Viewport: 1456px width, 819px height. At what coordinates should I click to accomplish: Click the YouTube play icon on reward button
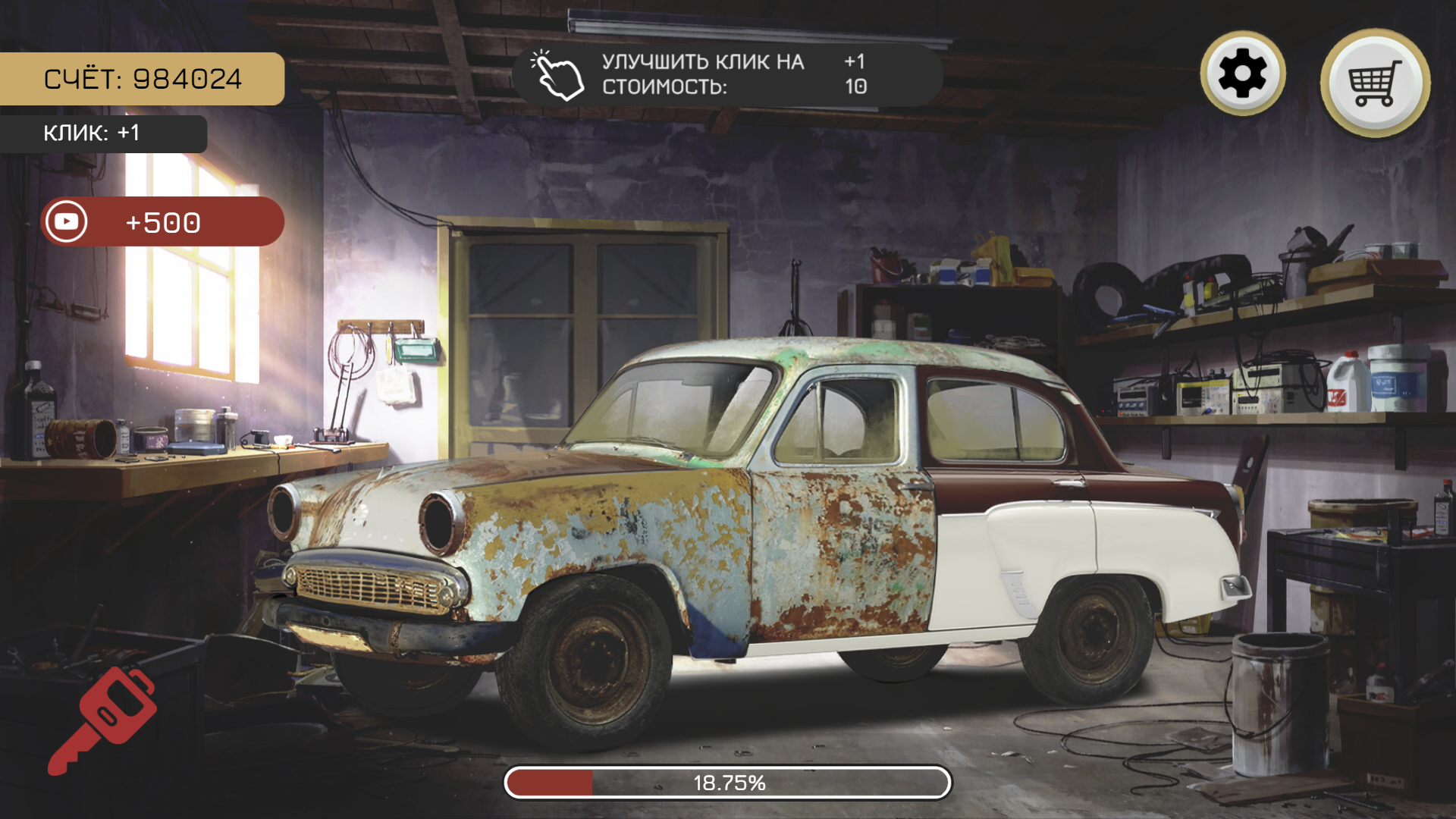[67, 221]
